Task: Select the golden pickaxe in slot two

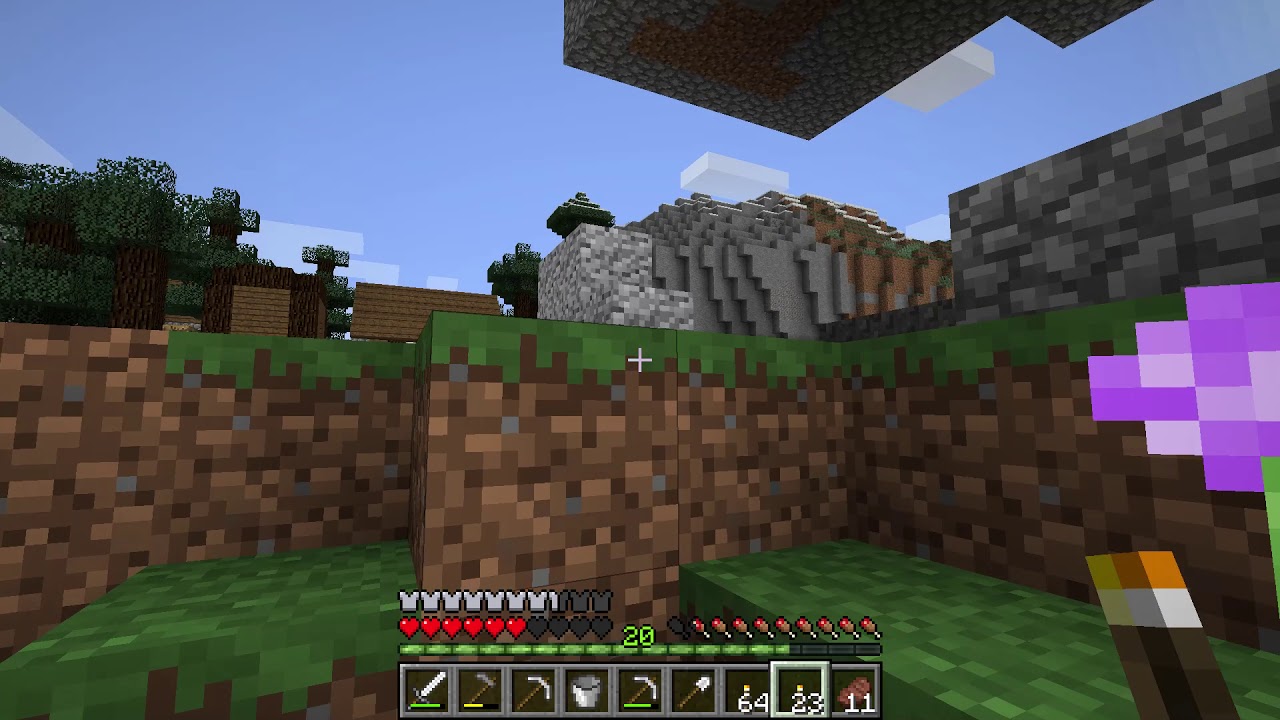Action: tap(479, 688)
